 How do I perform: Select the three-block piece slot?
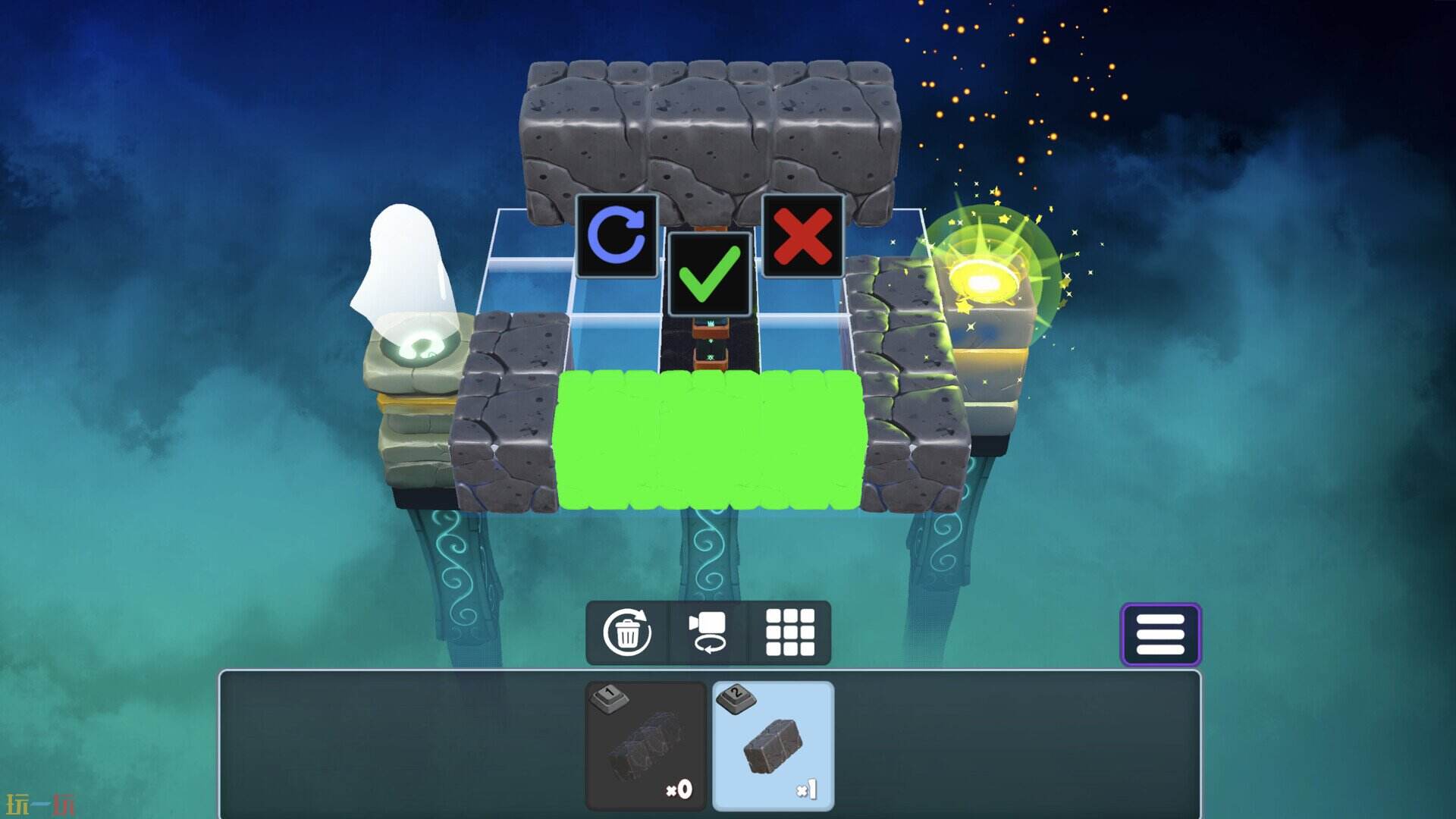coord(646,745)
